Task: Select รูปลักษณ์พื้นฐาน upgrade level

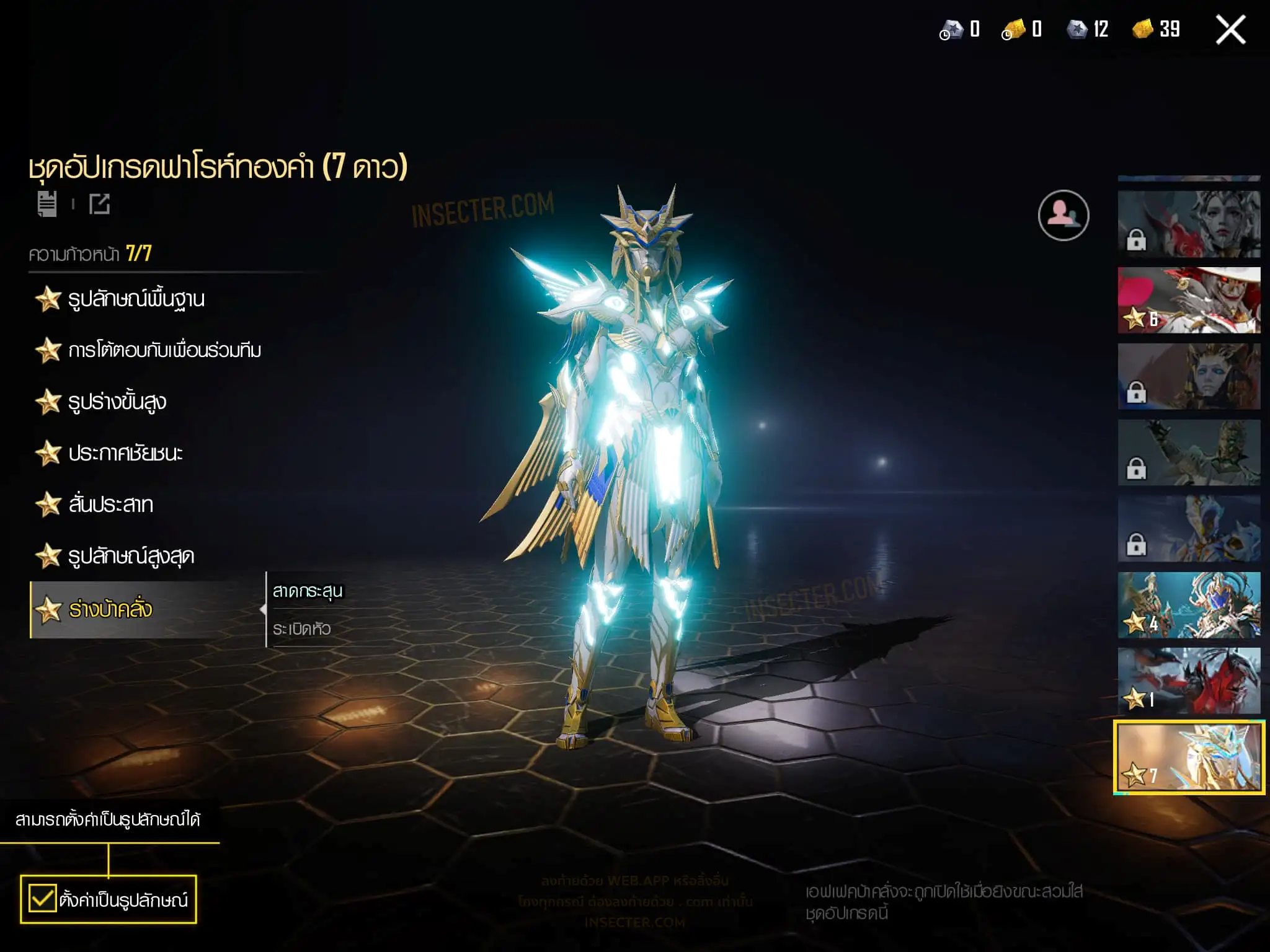Action: coord(136,299)
